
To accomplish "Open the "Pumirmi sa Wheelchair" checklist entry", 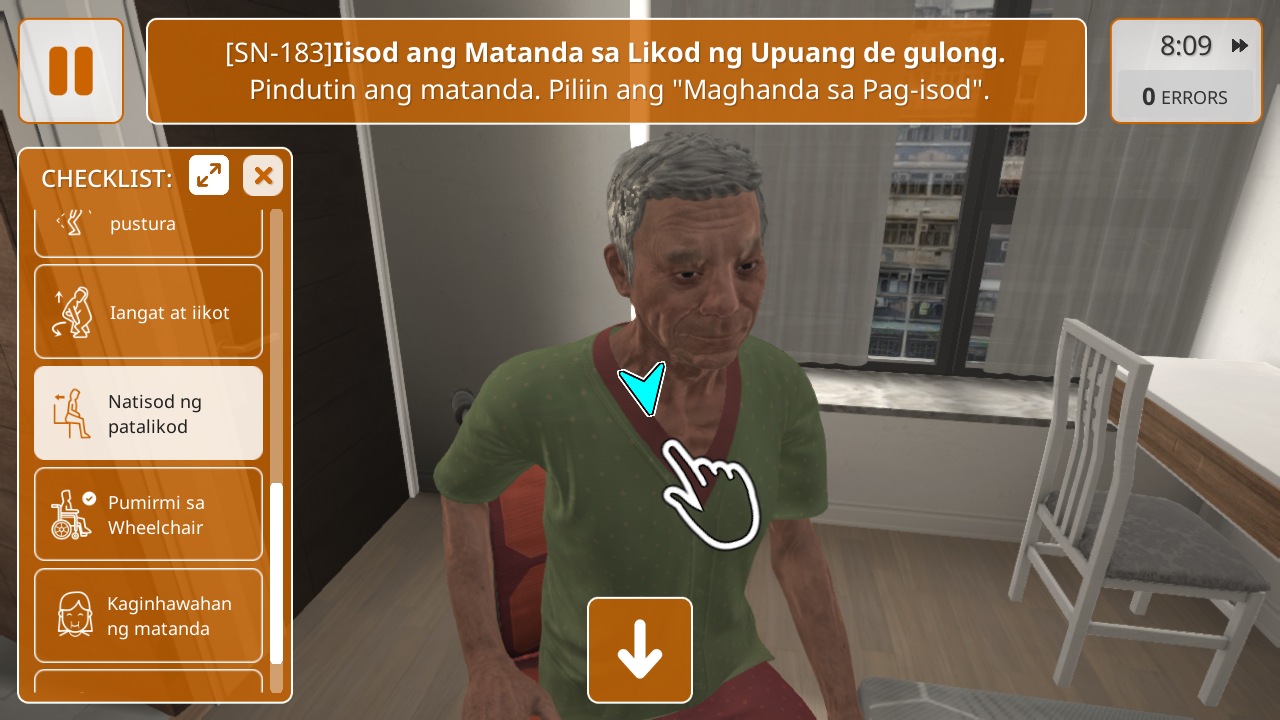I will pos(148,514).
